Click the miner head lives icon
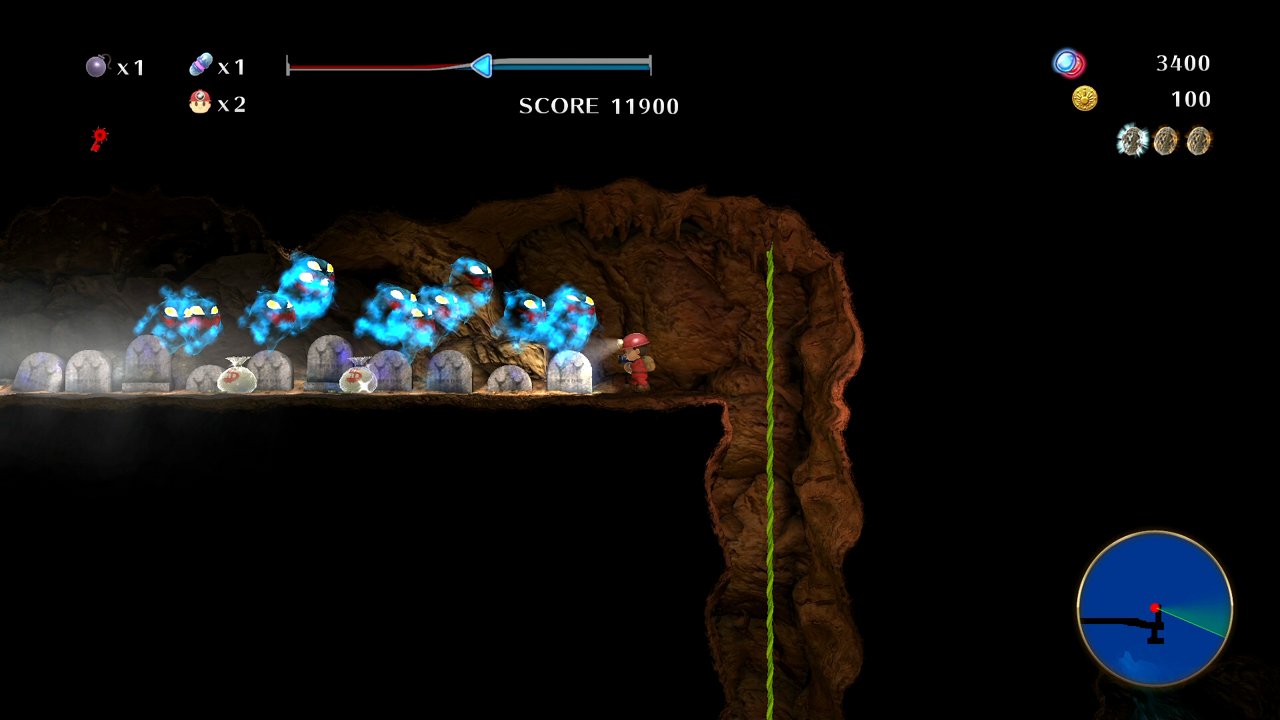Image resolution: width=1280 pixels, height=720 pixels. 202,102
